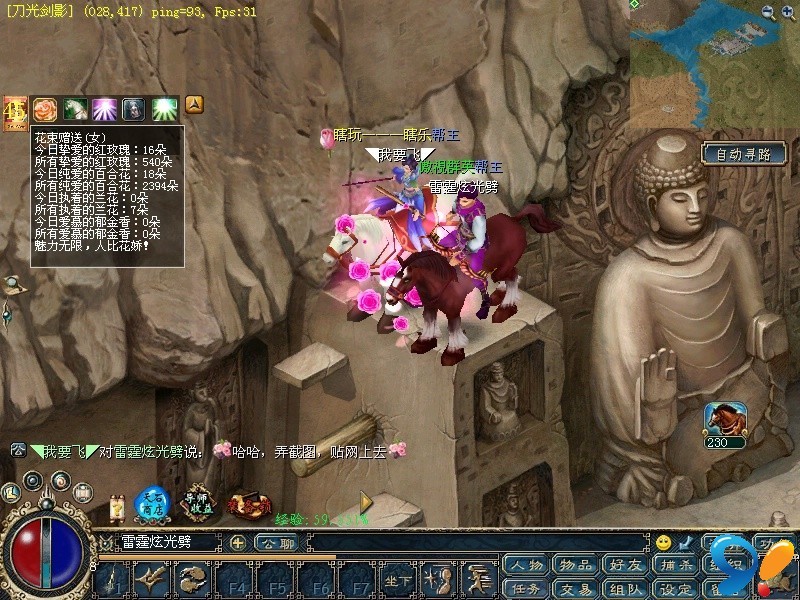Select the purple light burst buff icon
This screenshot has height=600, width=800.
(105, 109)
